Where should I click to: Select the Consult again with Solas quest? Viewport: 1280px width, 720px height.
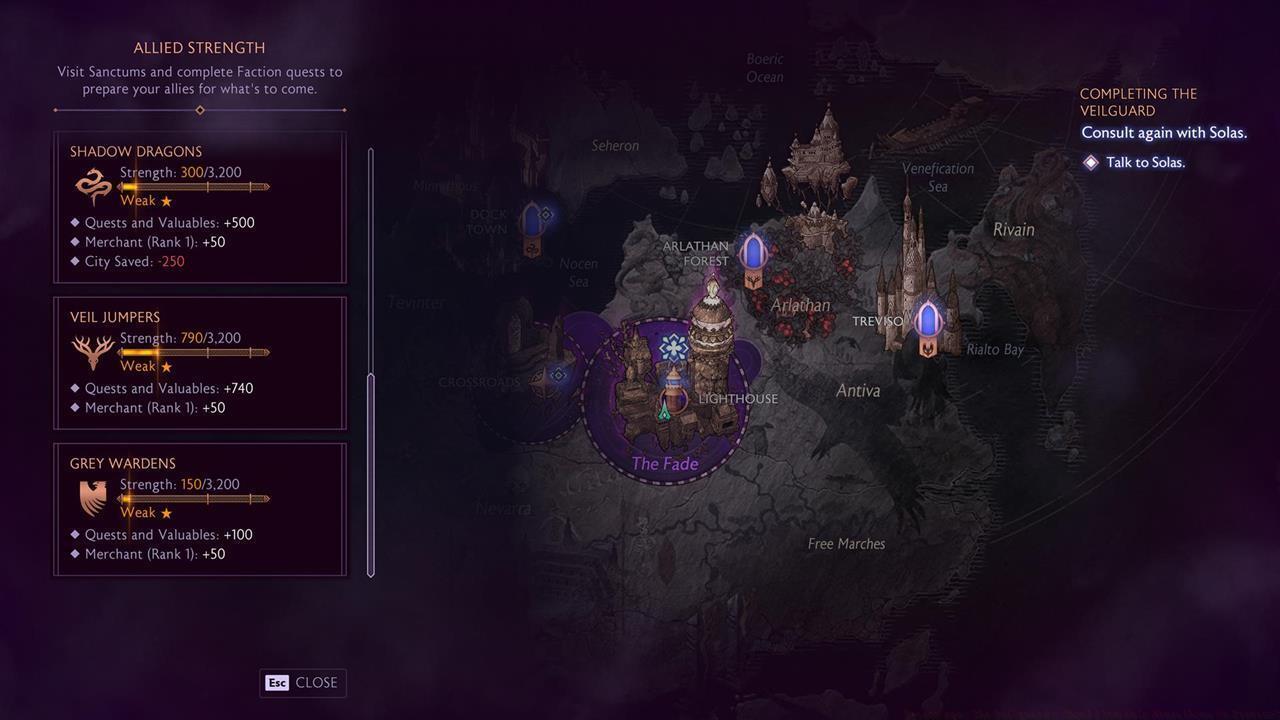click(1163, 132)
